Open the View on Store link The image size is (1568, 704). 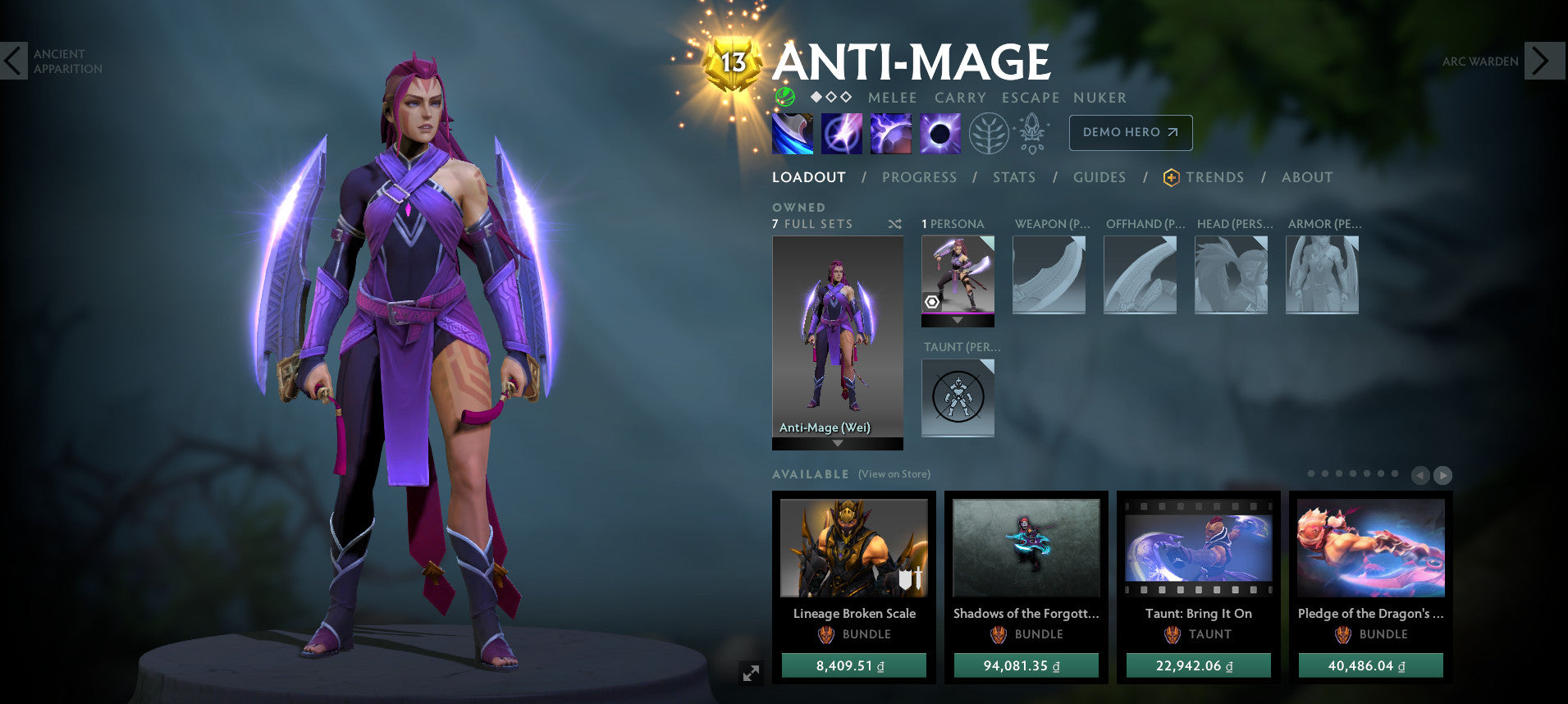(894, 474)
